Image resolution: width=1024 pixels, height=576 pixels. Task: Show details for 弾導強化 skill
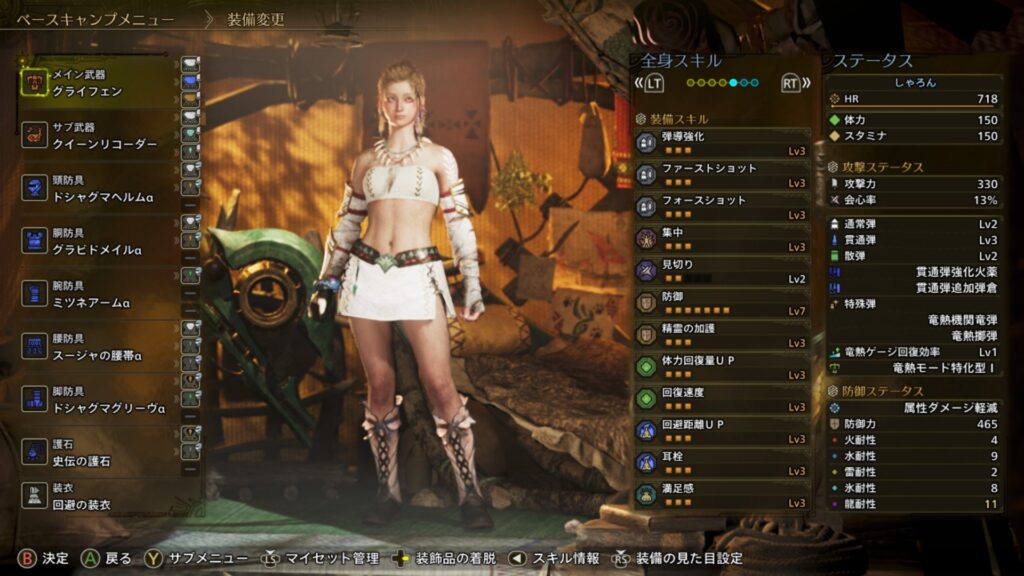point(722,143)
